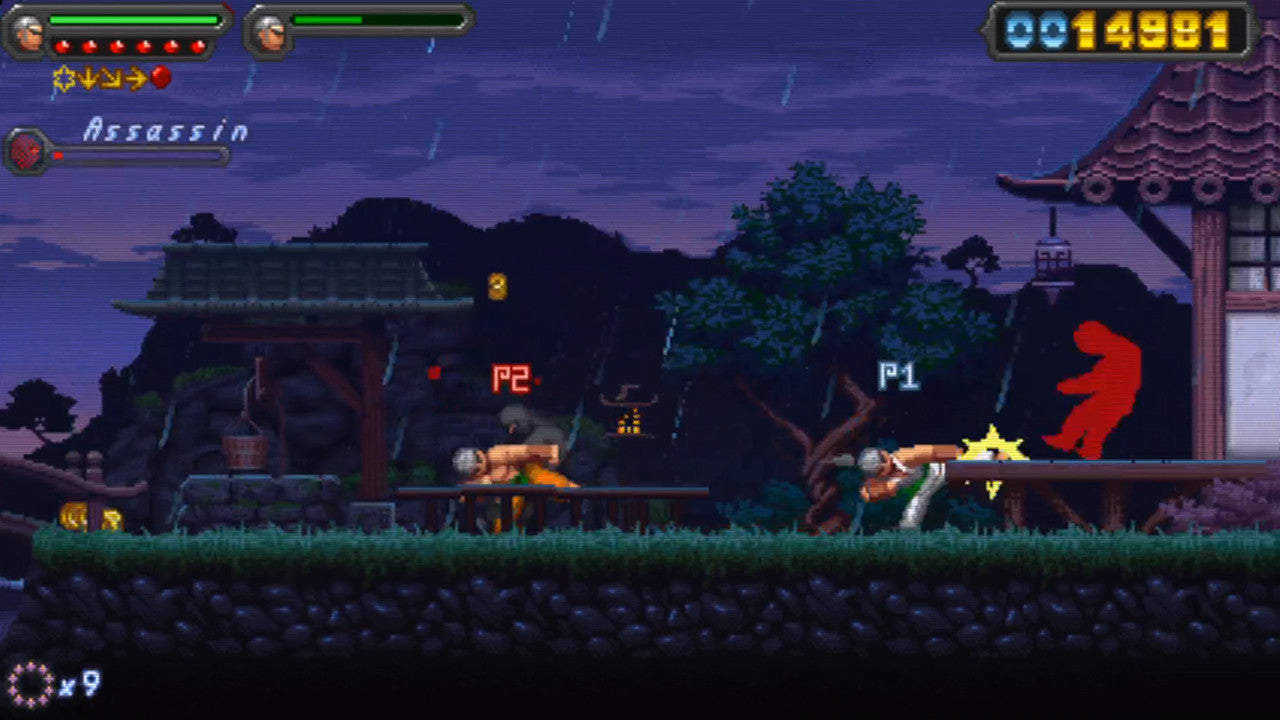The width and height of the screenshot is (1280, 720).
Task: Click the down arrow combo input icon
Action: pos(88,79)
